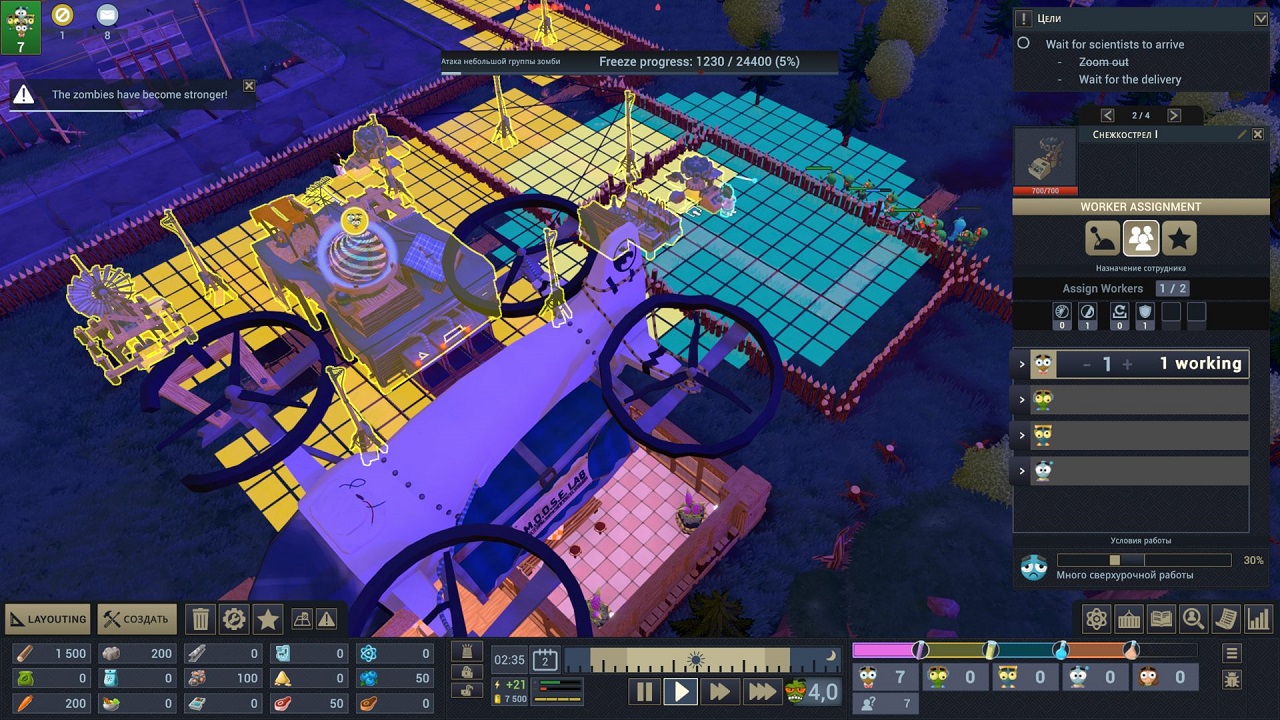Click the wrench-gear settings tool
The image size is (1280, 720).
234,620
